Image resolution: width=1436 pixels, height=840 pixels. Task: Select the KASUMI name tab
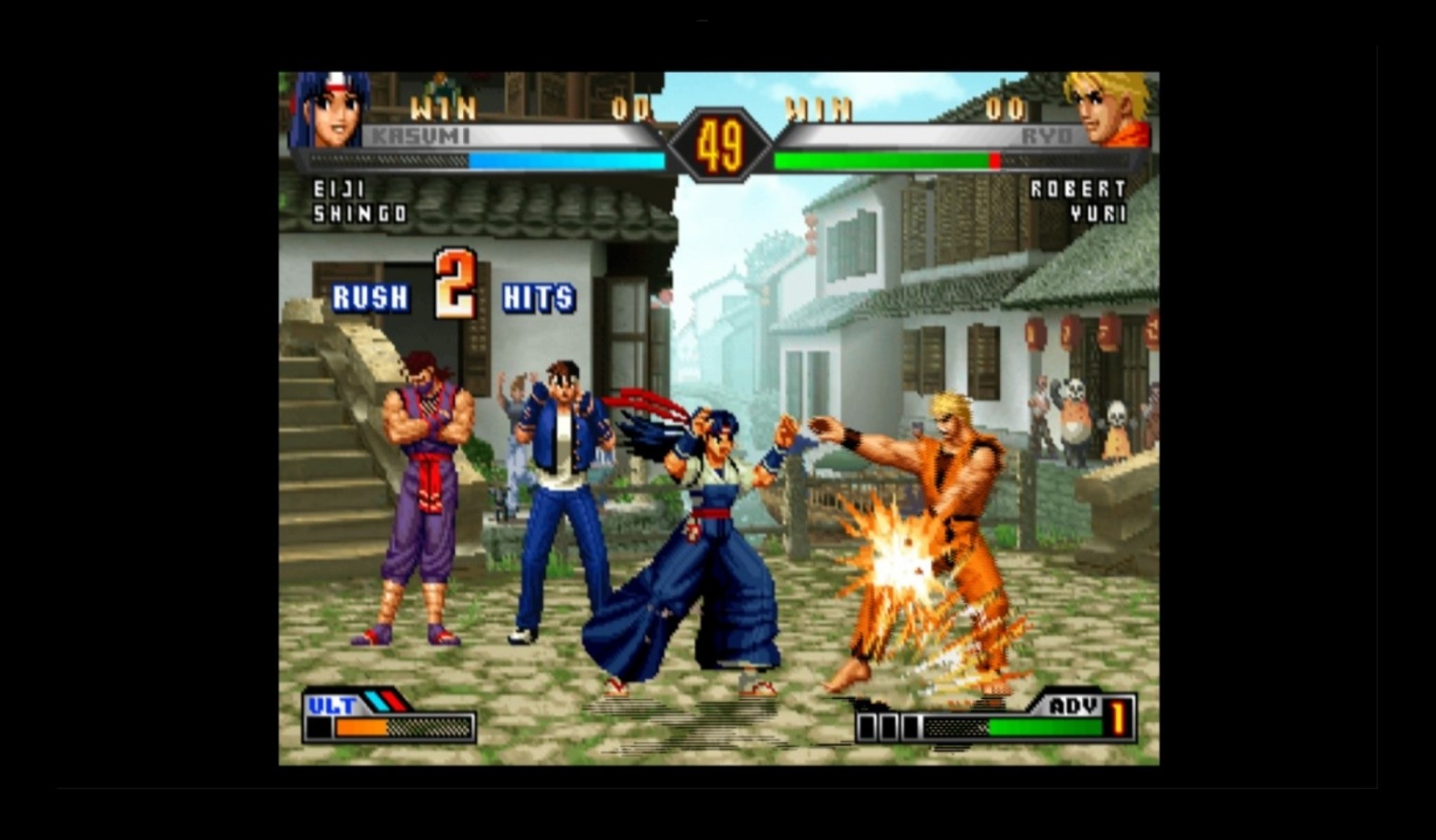coord(419,134)
